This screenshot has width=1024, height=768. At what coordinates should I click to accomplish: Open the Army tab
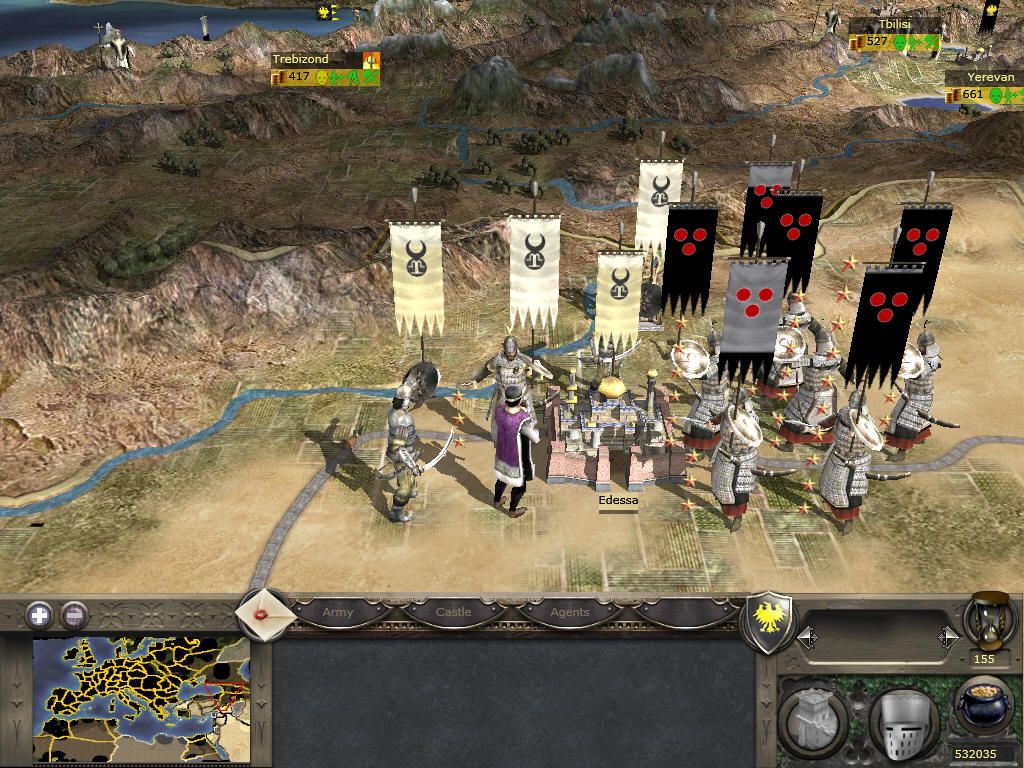[338, 612]
